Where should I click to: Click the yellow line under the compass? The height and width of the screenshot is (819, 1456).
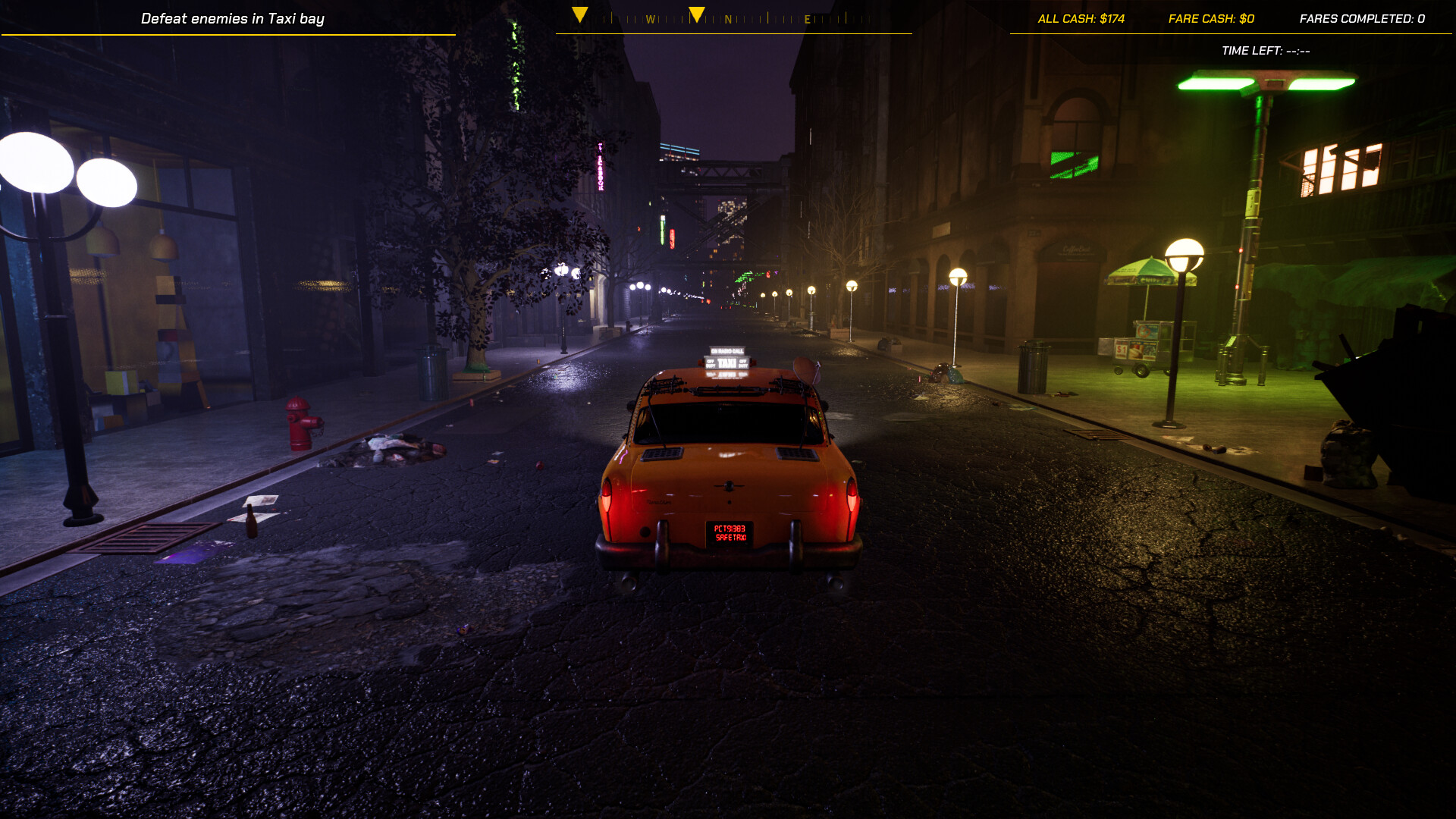coord(734,32)
